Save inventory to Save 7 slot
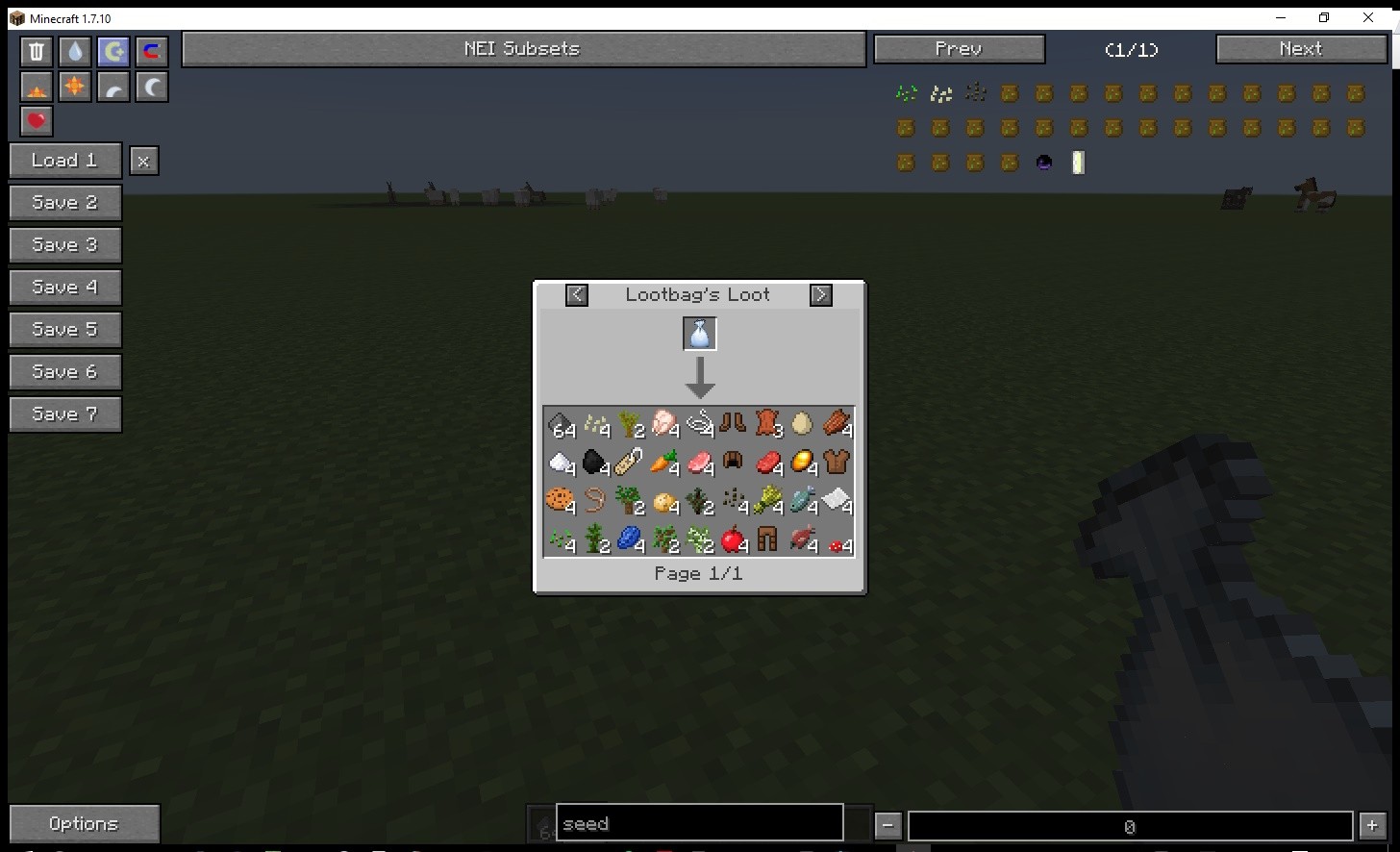 [x=64, y=414]
